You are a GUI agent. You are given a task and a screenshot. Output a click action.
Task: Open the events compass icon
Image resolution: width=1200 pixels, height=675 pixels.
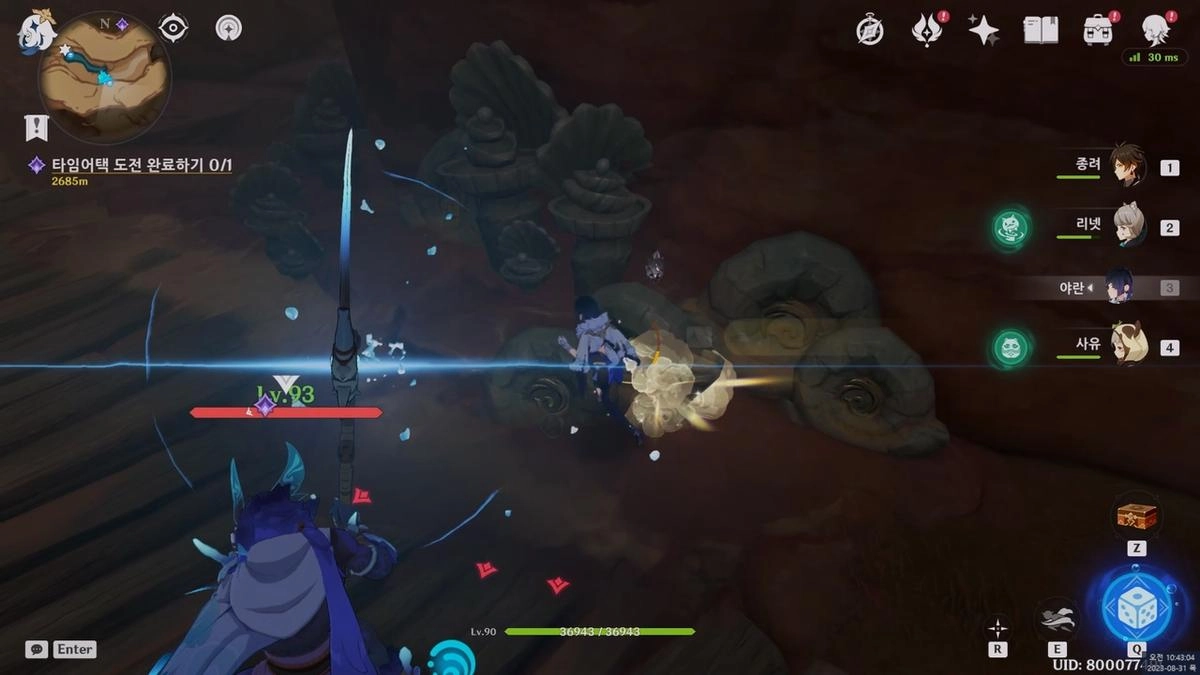point(870,30)
